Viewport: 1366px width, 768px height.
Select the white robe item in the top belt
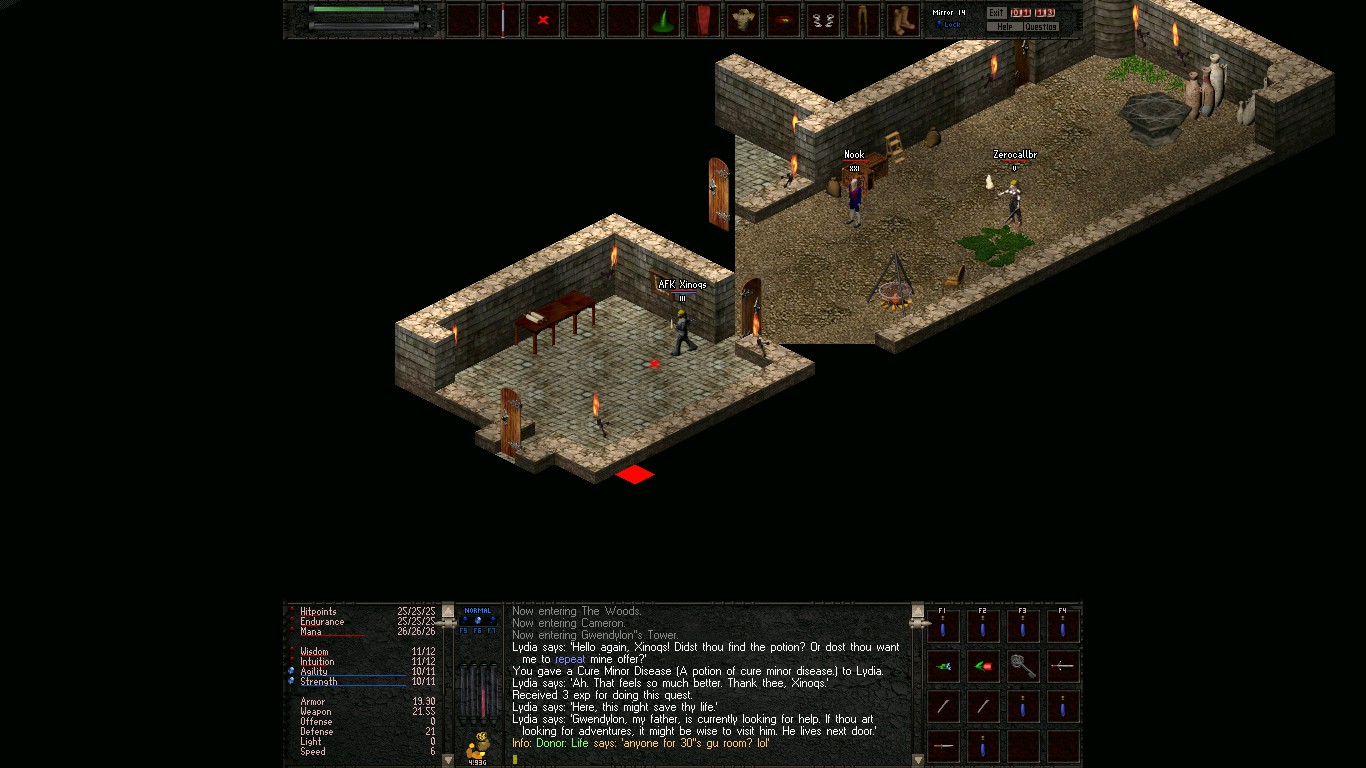point(742,18)
